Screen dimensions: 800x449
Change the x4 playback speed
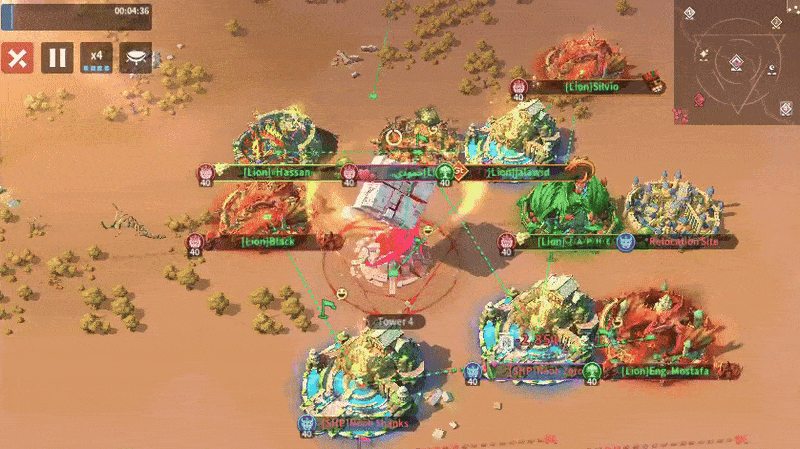click(96, 58)
